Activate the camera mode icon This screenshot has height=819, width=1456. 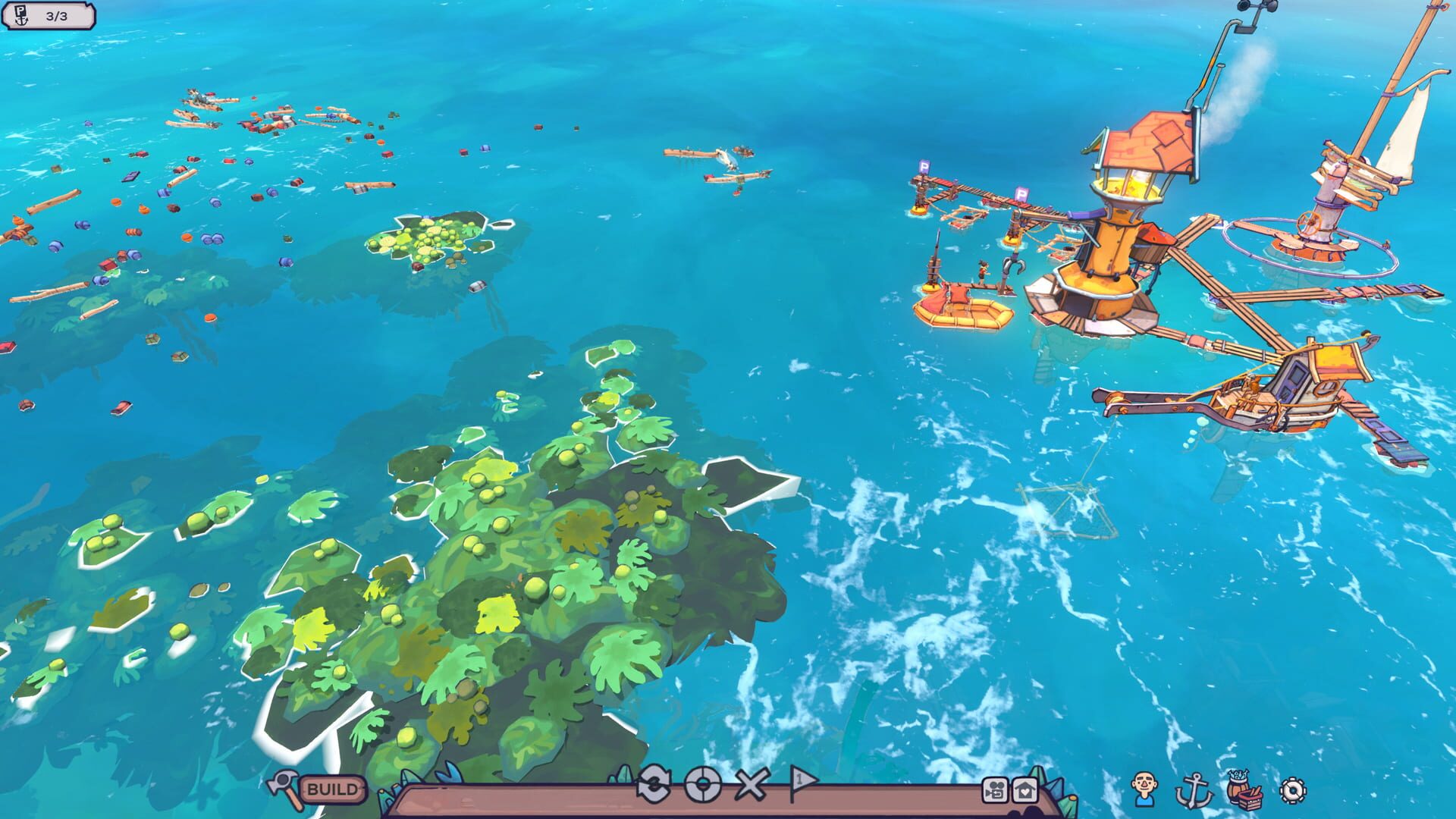(996, 789)
